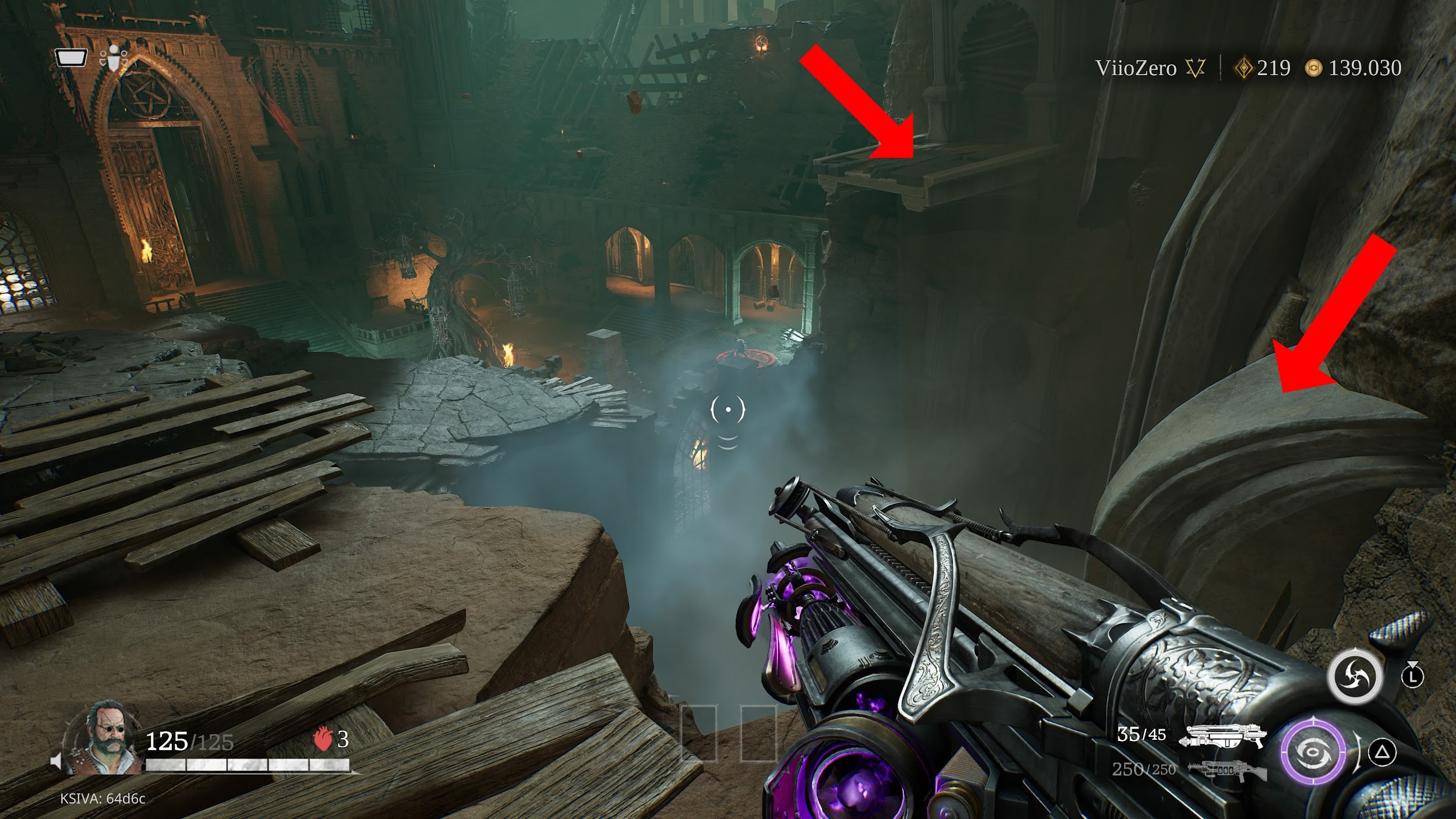Image resolution: width=1456 pixels, height=819 pixels.
Task: Click the diamond-shaped currency icon
Action: [x=1243, y=69]
